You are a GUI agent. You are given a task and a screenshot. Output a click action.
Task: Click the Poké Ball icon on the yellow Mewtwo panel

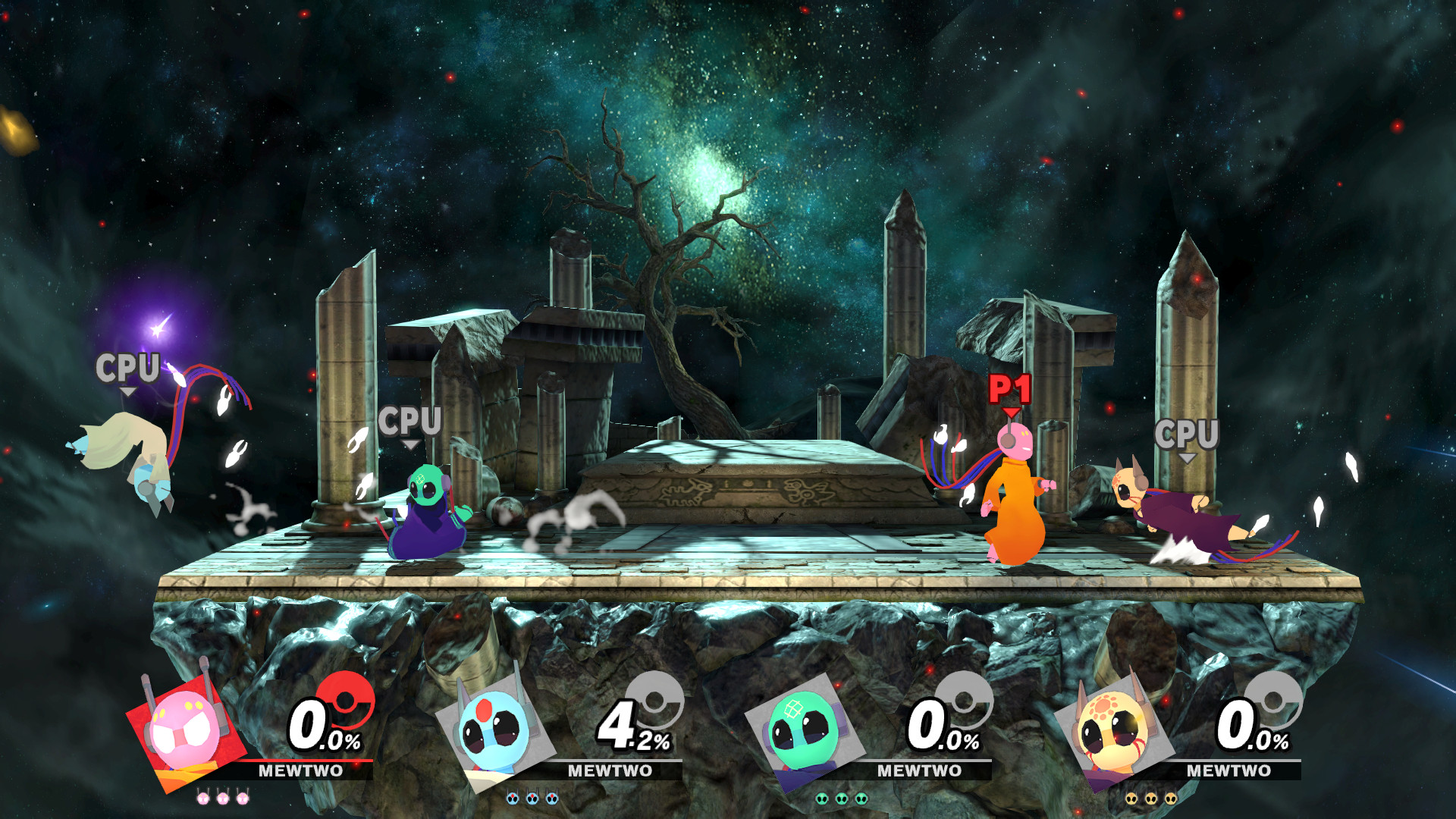[x=1271, y=699]
